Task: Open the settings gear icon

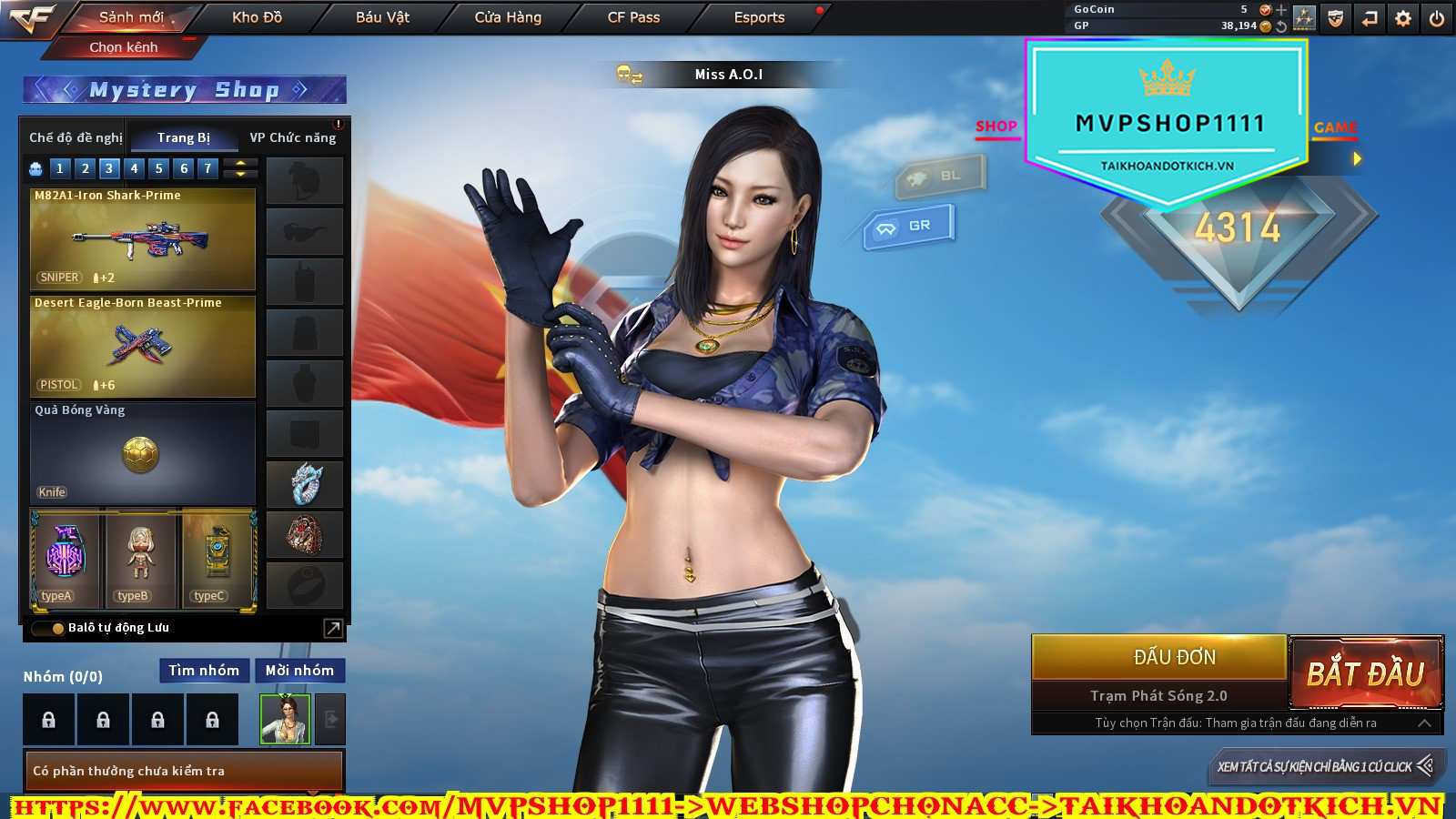Action: (1403, 18)
